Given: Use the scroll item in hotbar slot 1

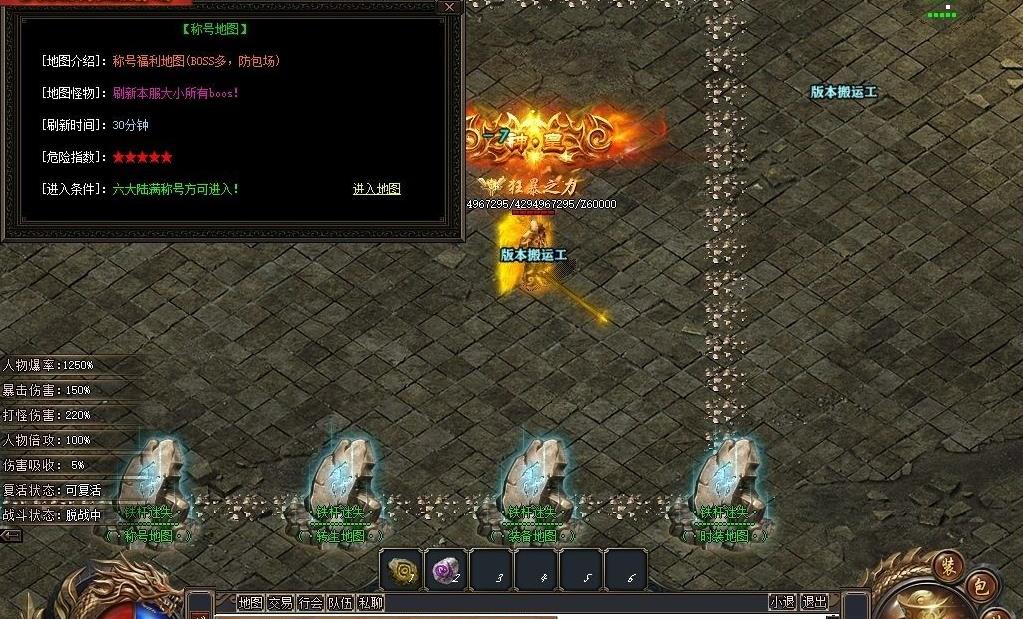Looking at the screenshot, I should point(403,570).
